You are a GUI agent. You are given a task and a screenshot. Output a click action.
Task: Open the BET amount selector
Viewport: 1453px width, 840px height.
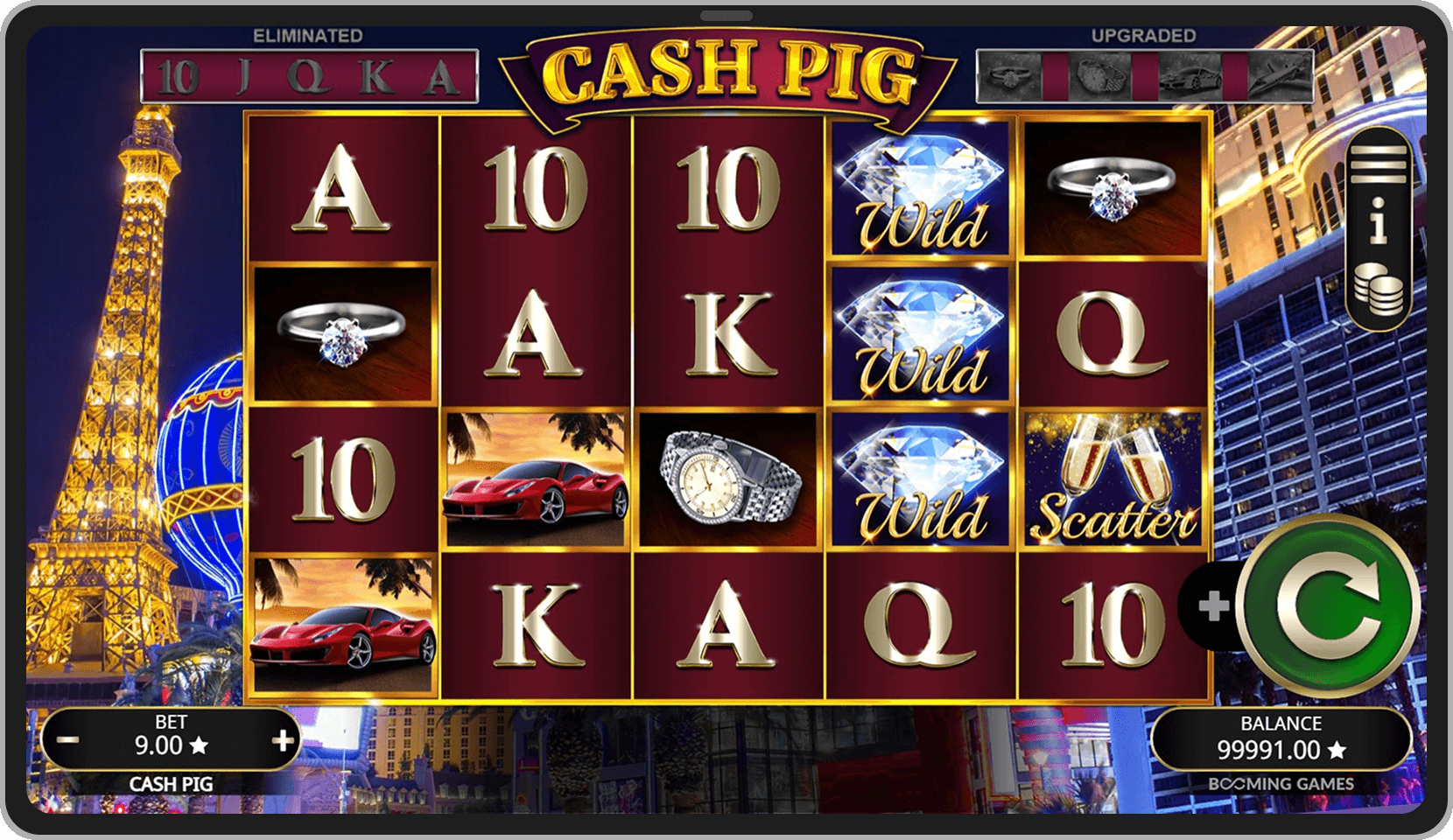click(172, 738)
